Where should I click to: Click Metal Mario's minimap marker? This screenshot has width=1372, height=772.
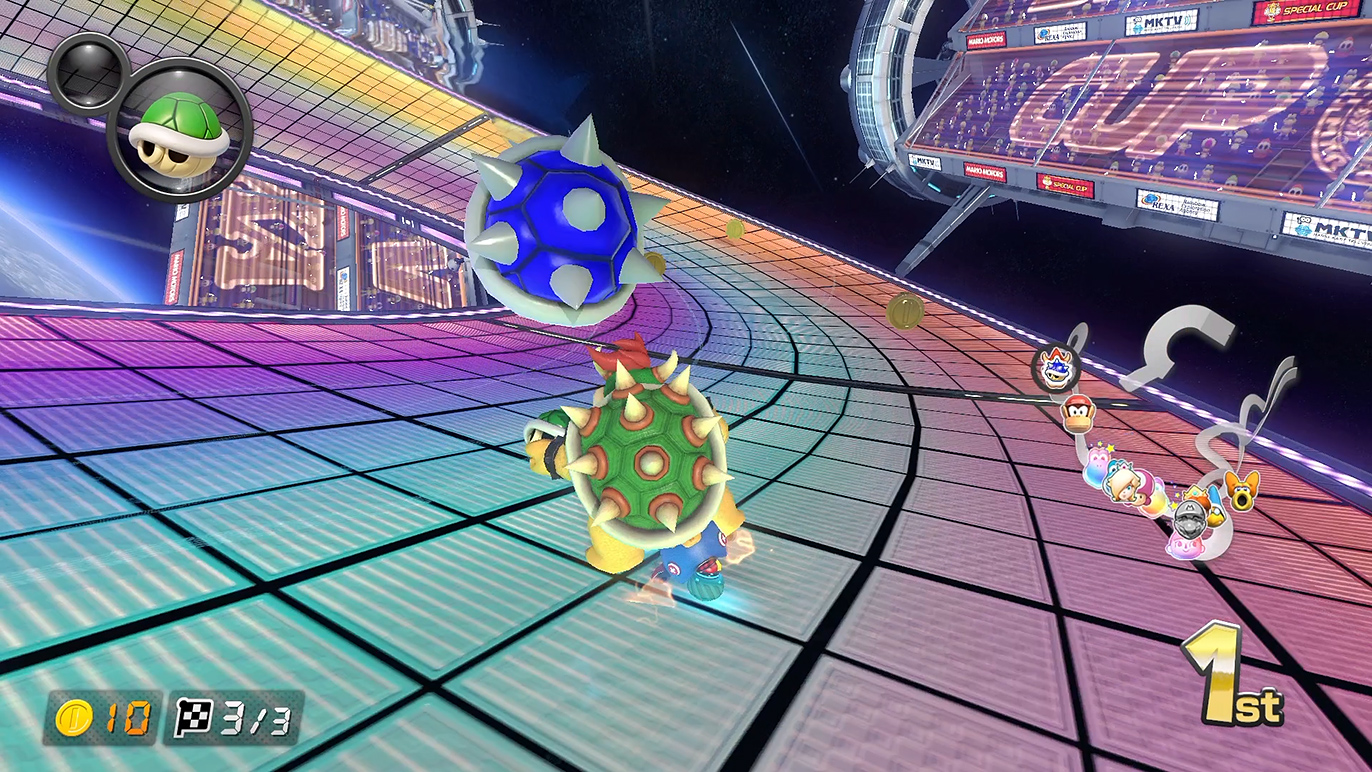tap(1190, 518)
